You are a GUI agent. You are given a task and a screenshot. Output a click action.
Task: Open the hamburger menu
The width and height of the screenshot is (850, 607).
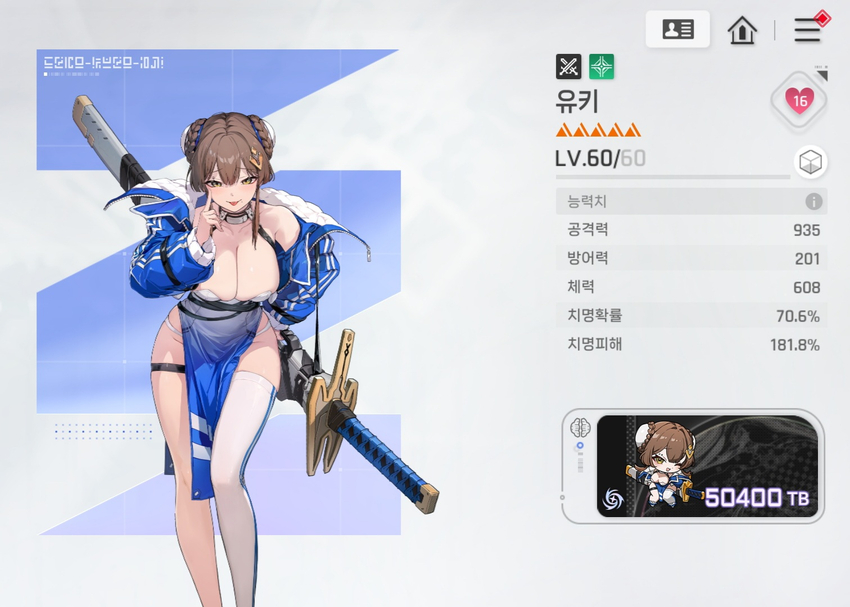(x=808, y=30)
